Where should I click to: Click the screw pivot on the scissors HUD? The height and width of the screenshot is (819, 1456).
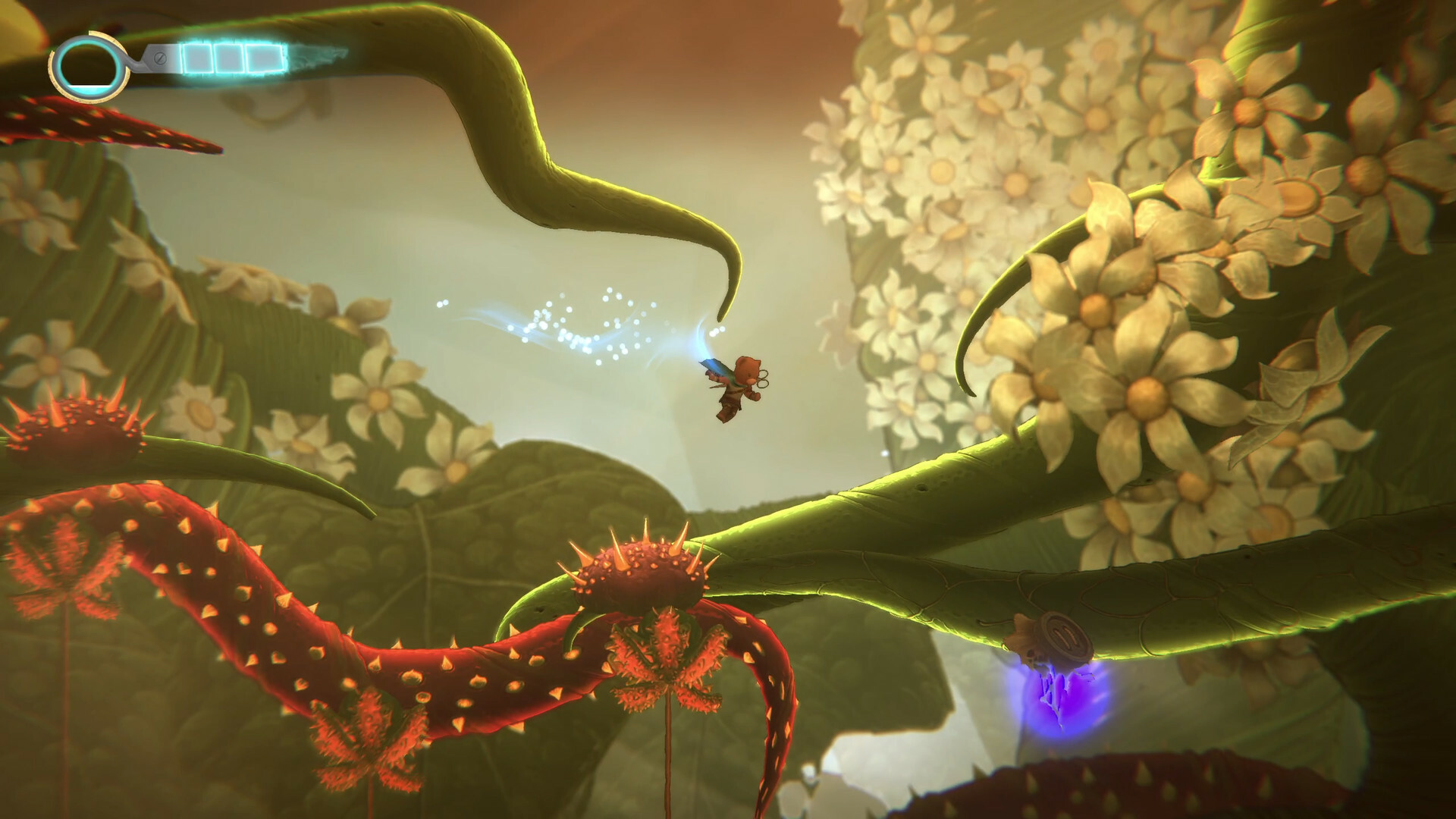click(x=160, y=58)
